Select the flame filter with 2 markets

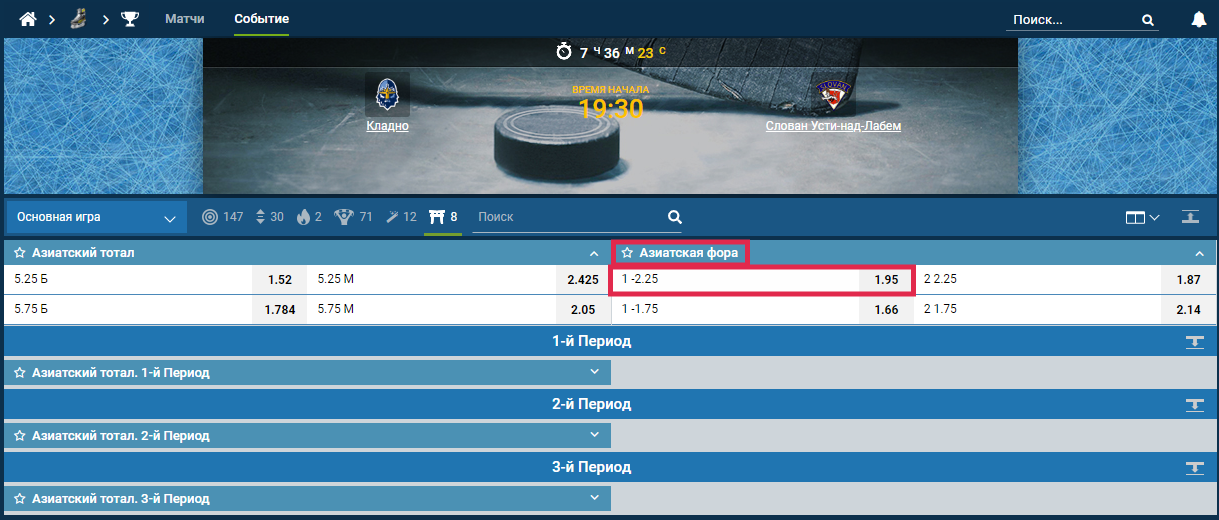point(310,217)
